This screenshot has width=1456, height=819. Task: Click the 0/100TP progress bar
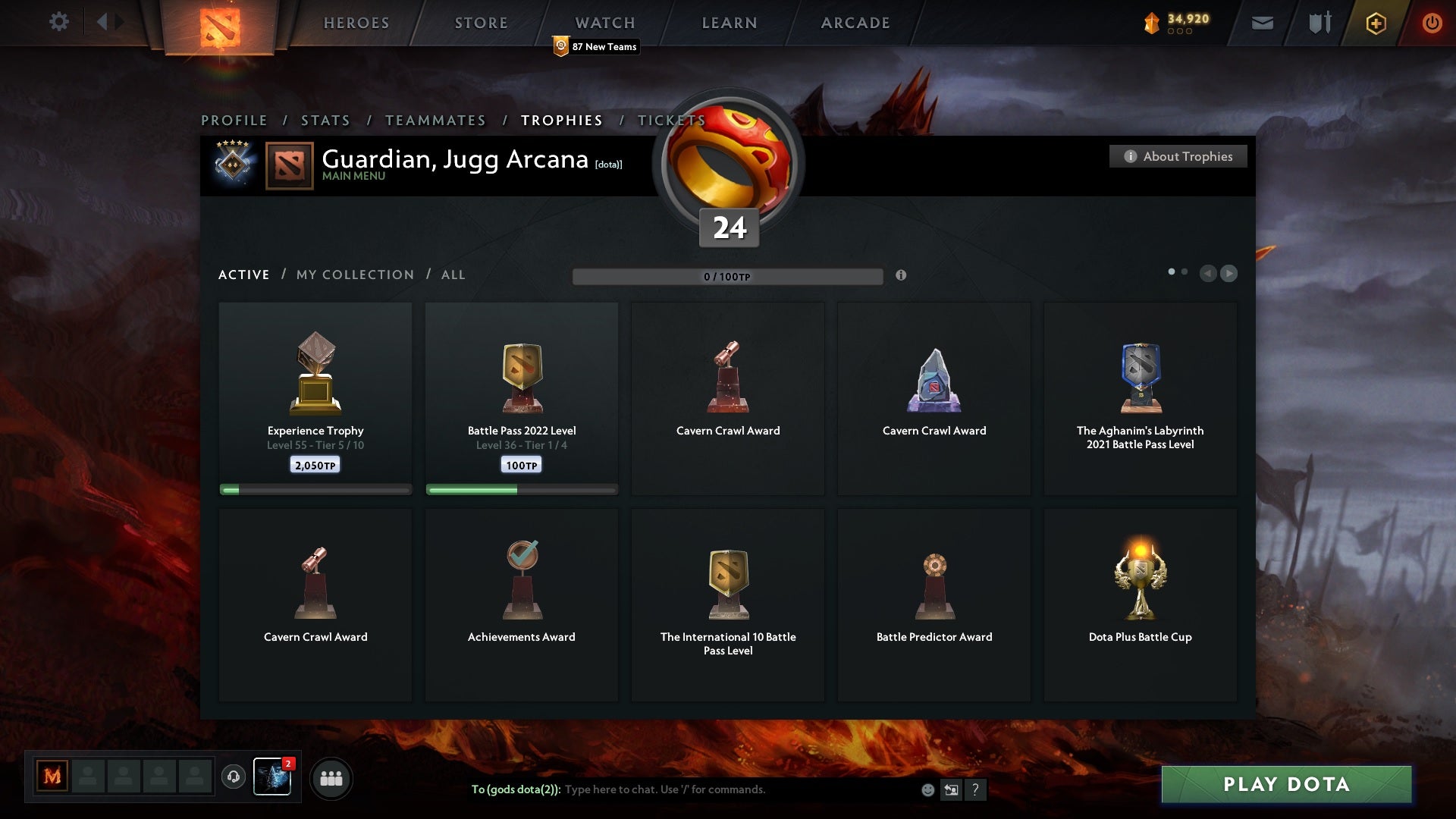(728, 277)
